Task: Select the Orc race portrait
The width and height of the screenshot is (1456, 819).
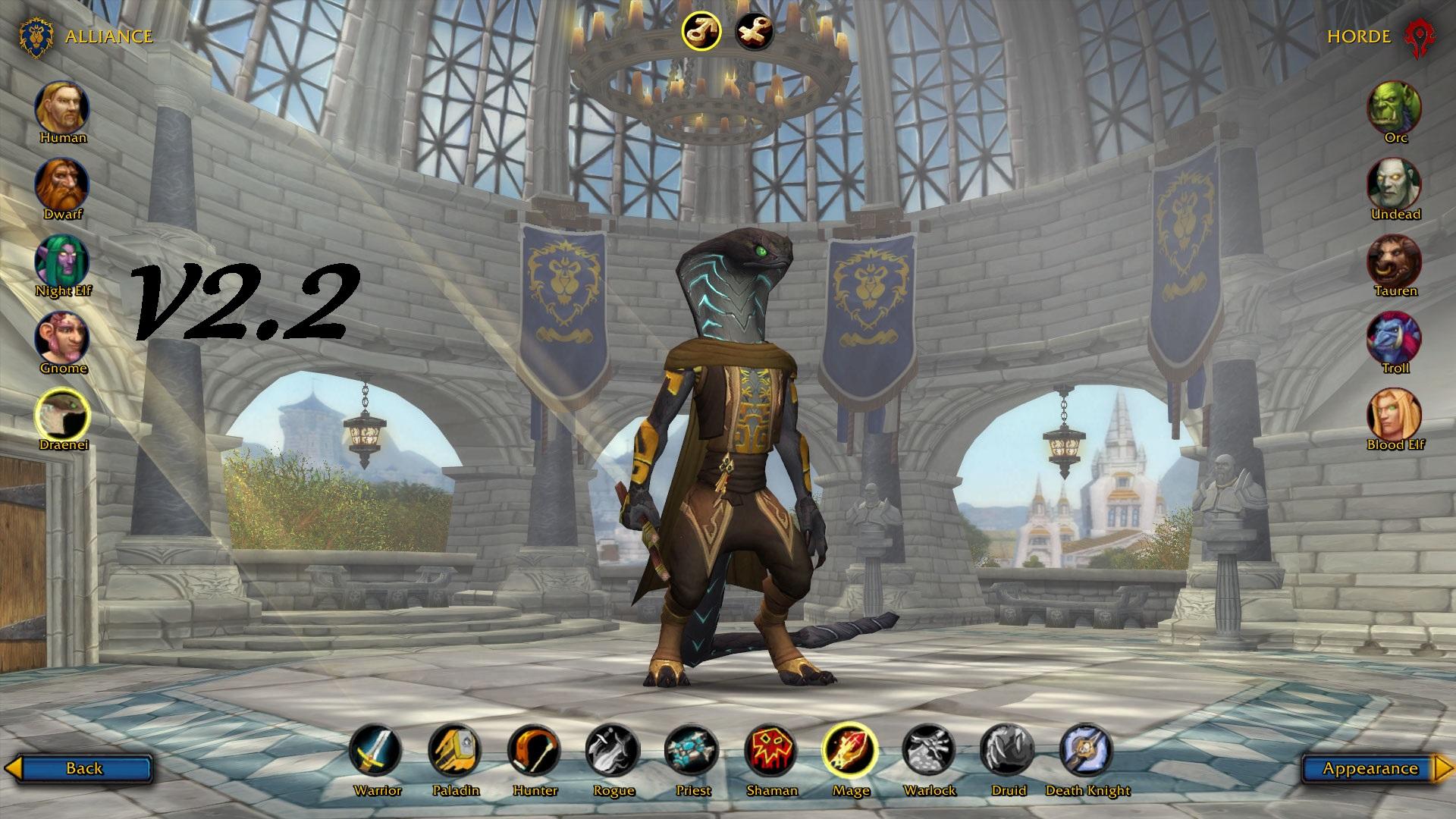Action: 1395,108
